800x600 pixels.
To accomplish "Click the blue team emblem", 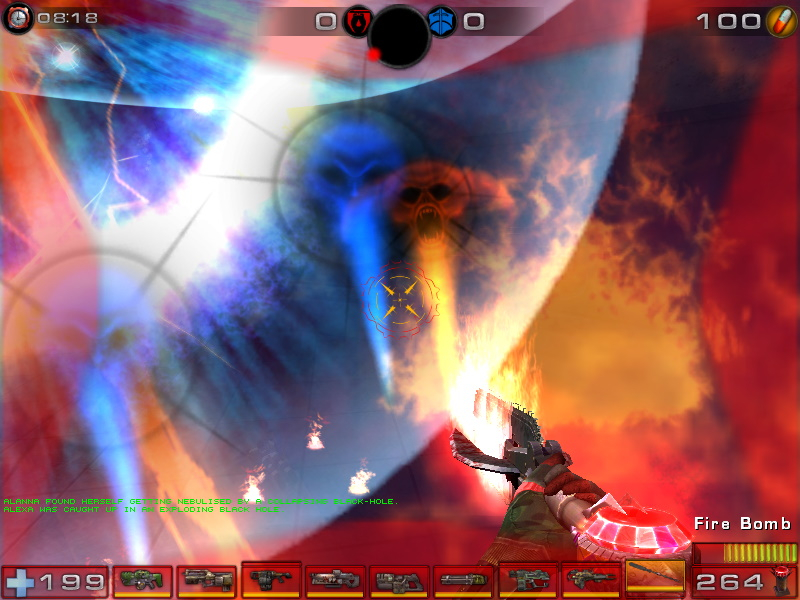I will 441,21.
